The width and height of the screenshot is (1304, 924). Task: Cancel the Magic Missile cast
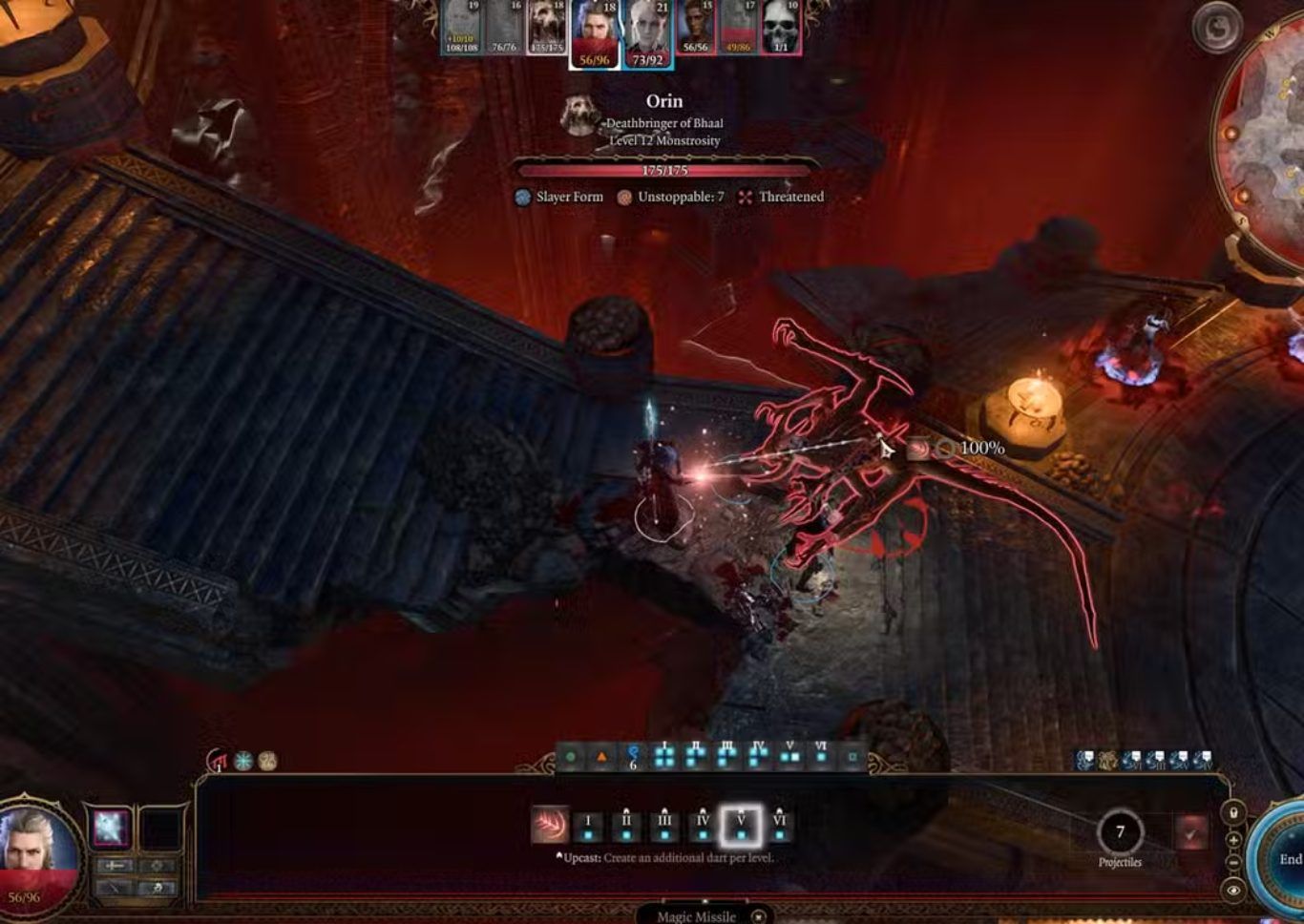(x=758, y=916)
